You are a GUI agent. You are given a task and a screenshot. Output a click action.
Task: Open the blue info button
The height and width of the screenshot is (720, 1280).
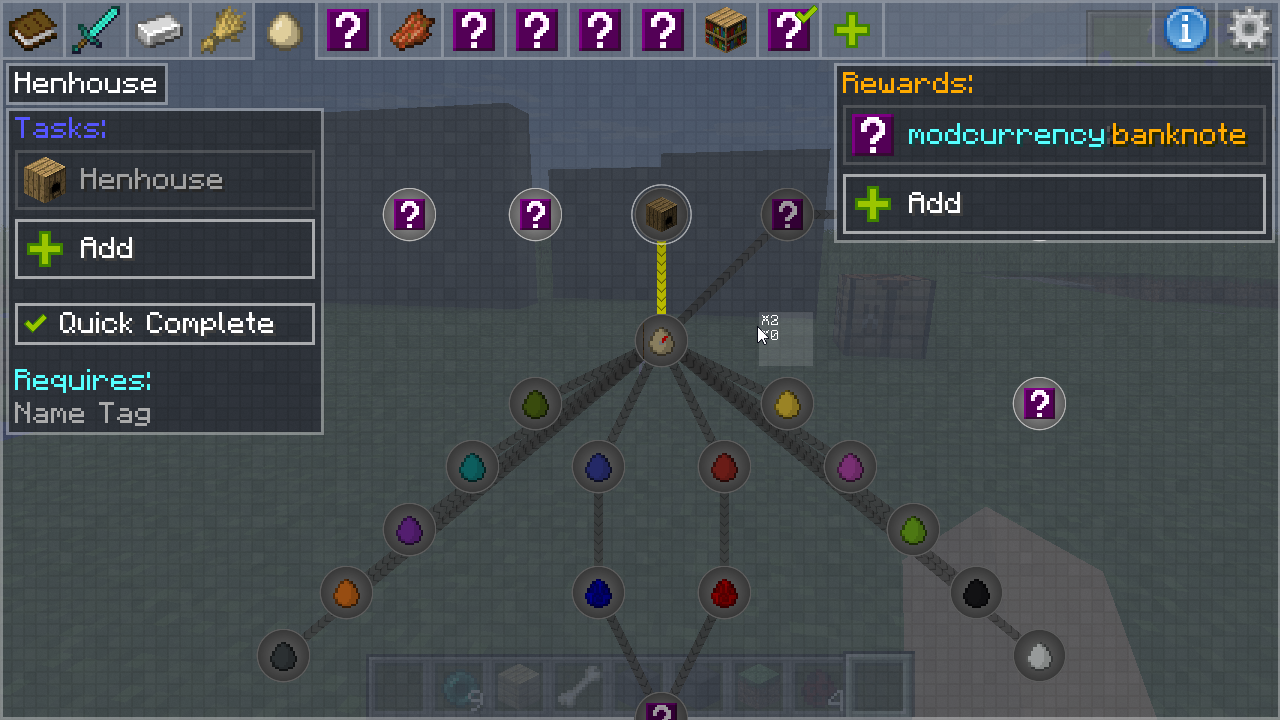[x=1186, y=30]
